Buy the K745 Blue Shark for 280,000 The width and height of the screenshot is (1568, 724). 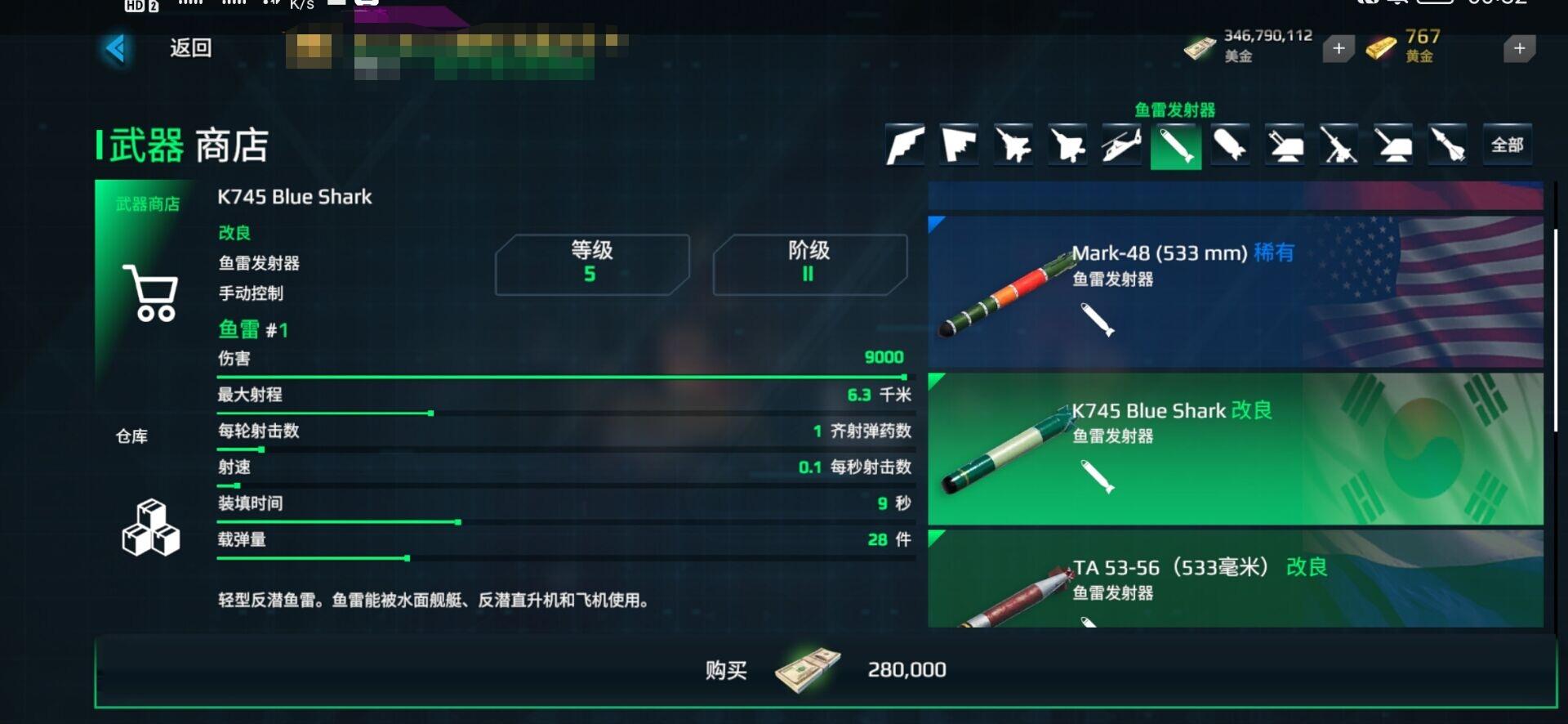coord(825,671)
